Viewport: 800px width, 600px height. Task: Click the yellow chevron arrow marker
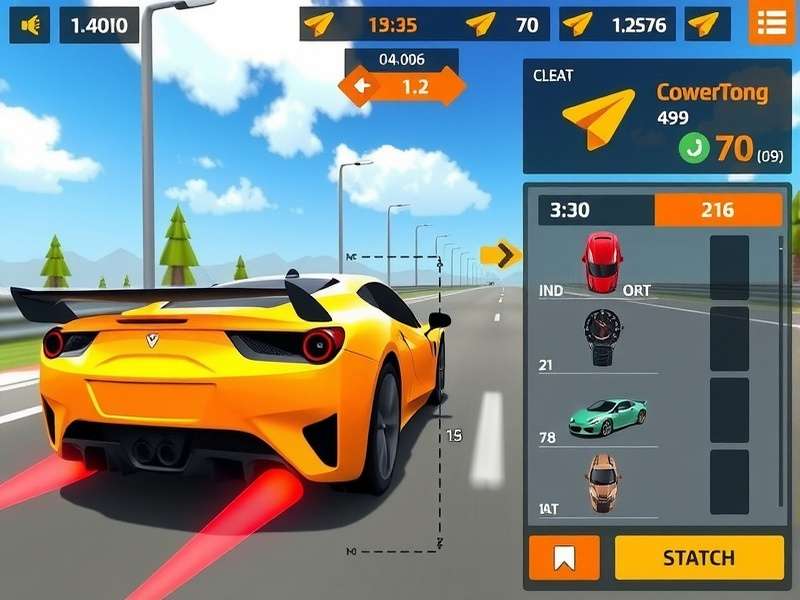tap(502, 255)
